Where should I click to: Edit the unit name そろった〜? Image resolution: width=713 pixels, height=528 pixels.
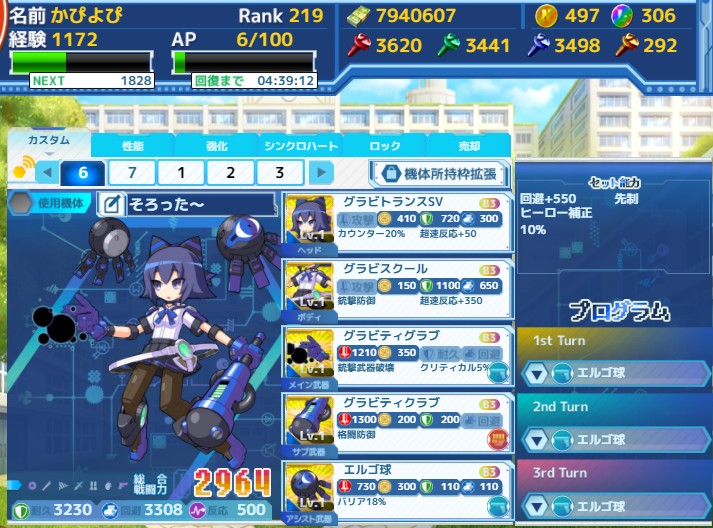(x=112, y=205)
